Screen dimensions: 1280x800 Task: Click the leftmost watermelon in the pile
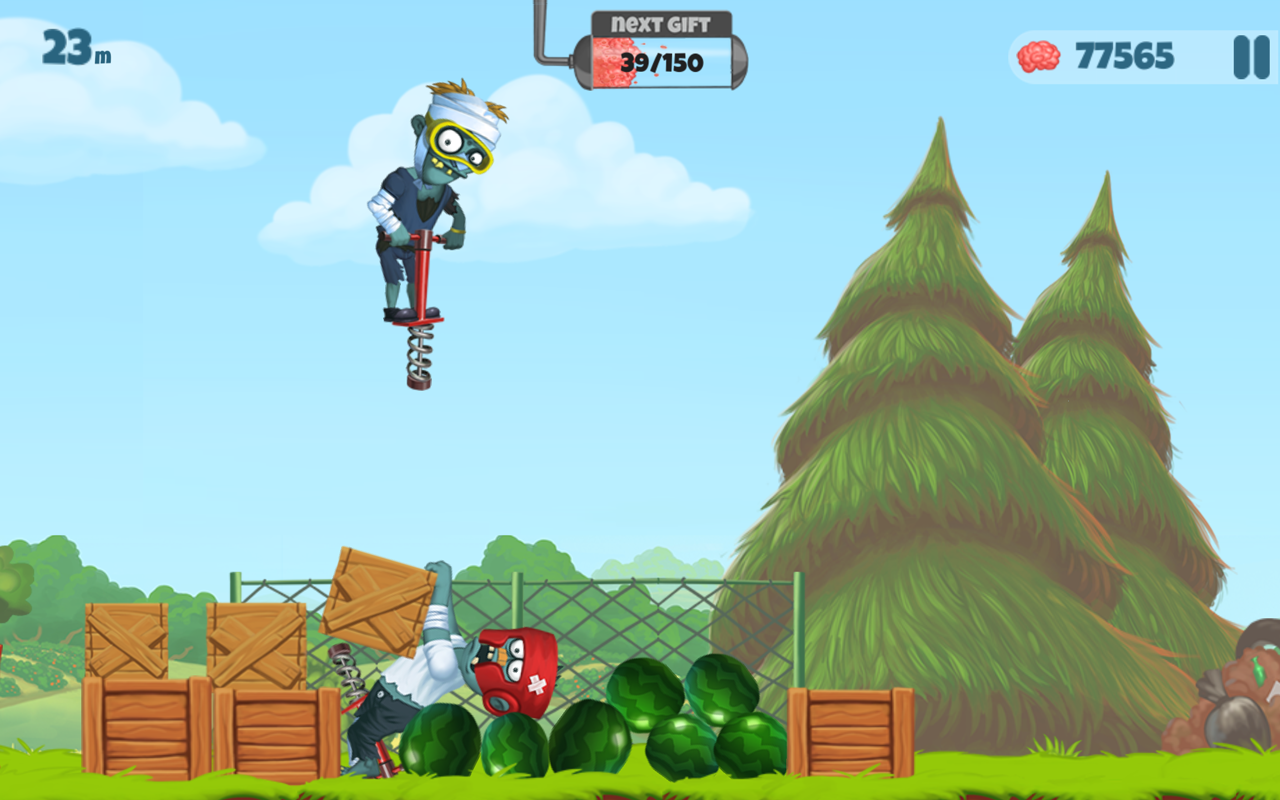[x=440, y=740]
